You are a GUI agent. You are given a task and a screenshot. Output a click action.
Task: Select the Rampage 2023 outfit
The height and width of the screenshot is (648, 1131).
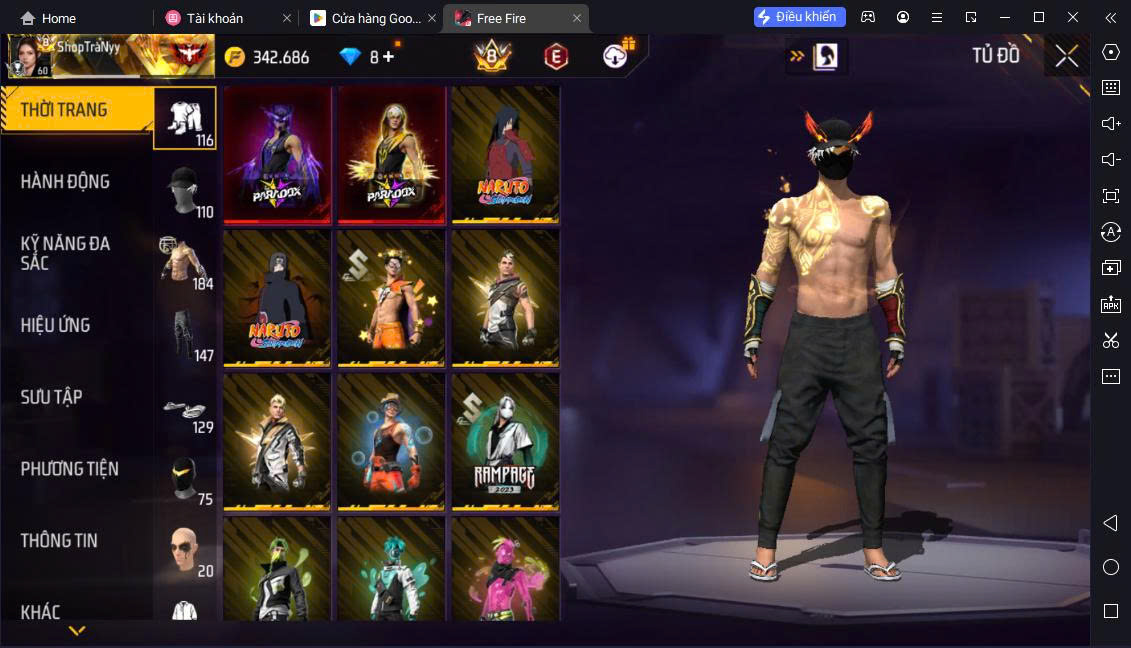505,441
